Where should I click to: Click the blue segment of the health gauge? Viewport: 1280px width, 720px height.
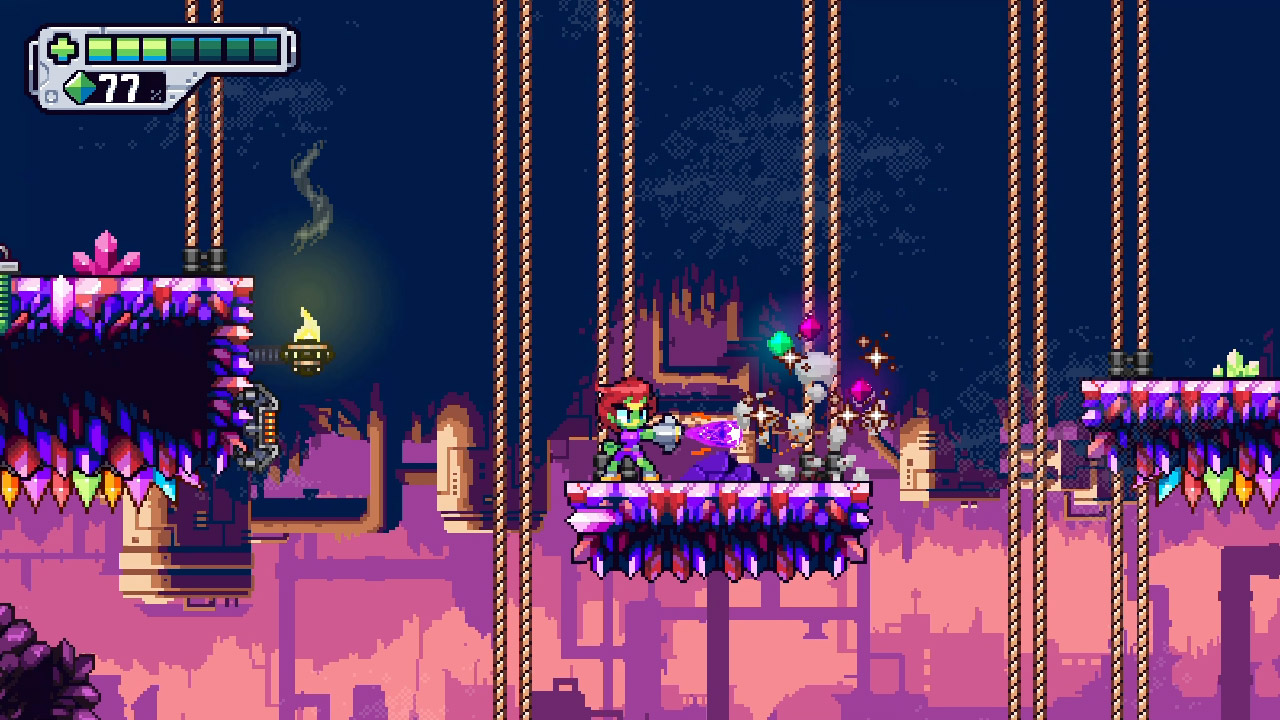[98, 59]
